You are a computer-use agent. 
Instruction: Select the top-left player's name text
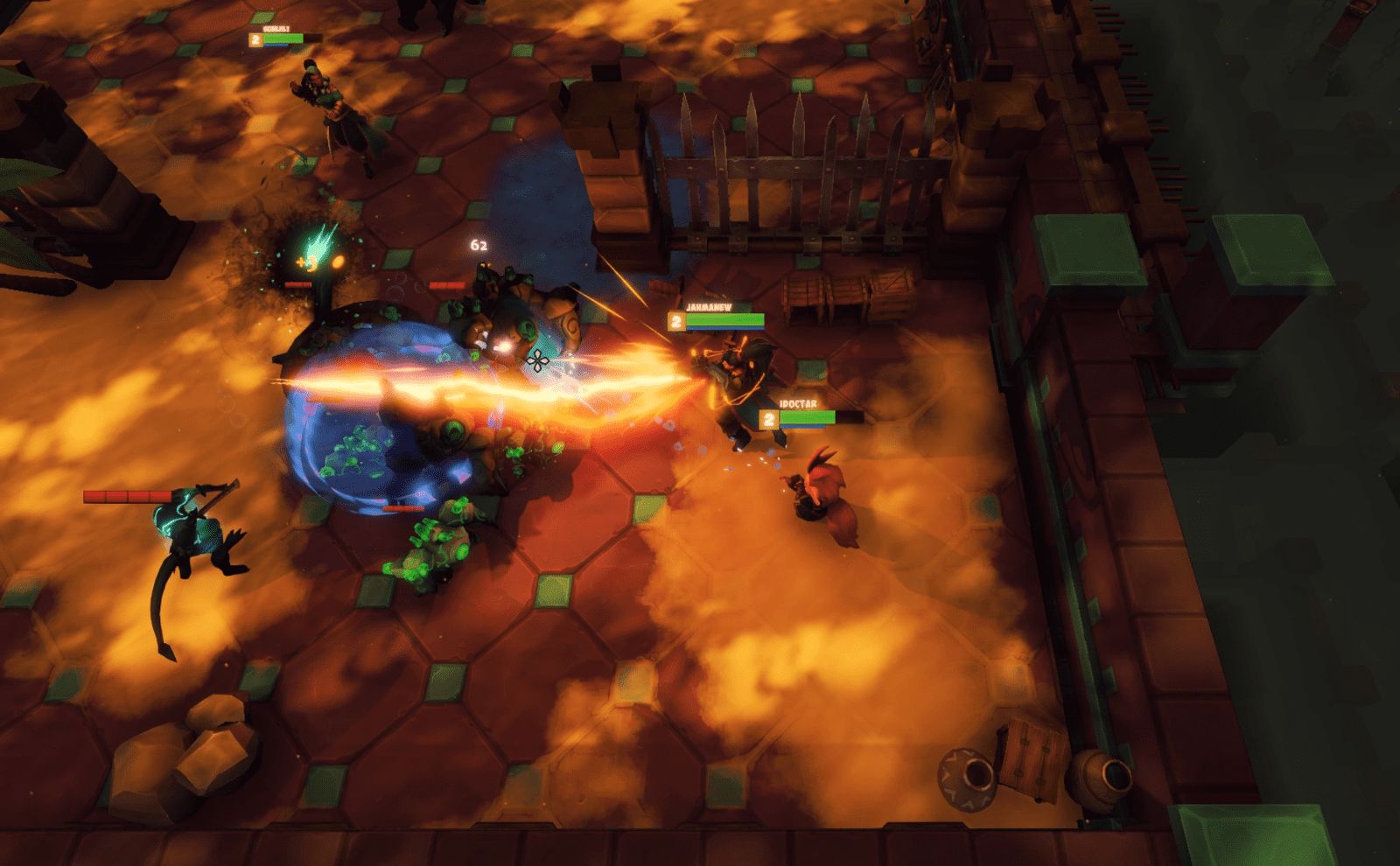(275, 27)
